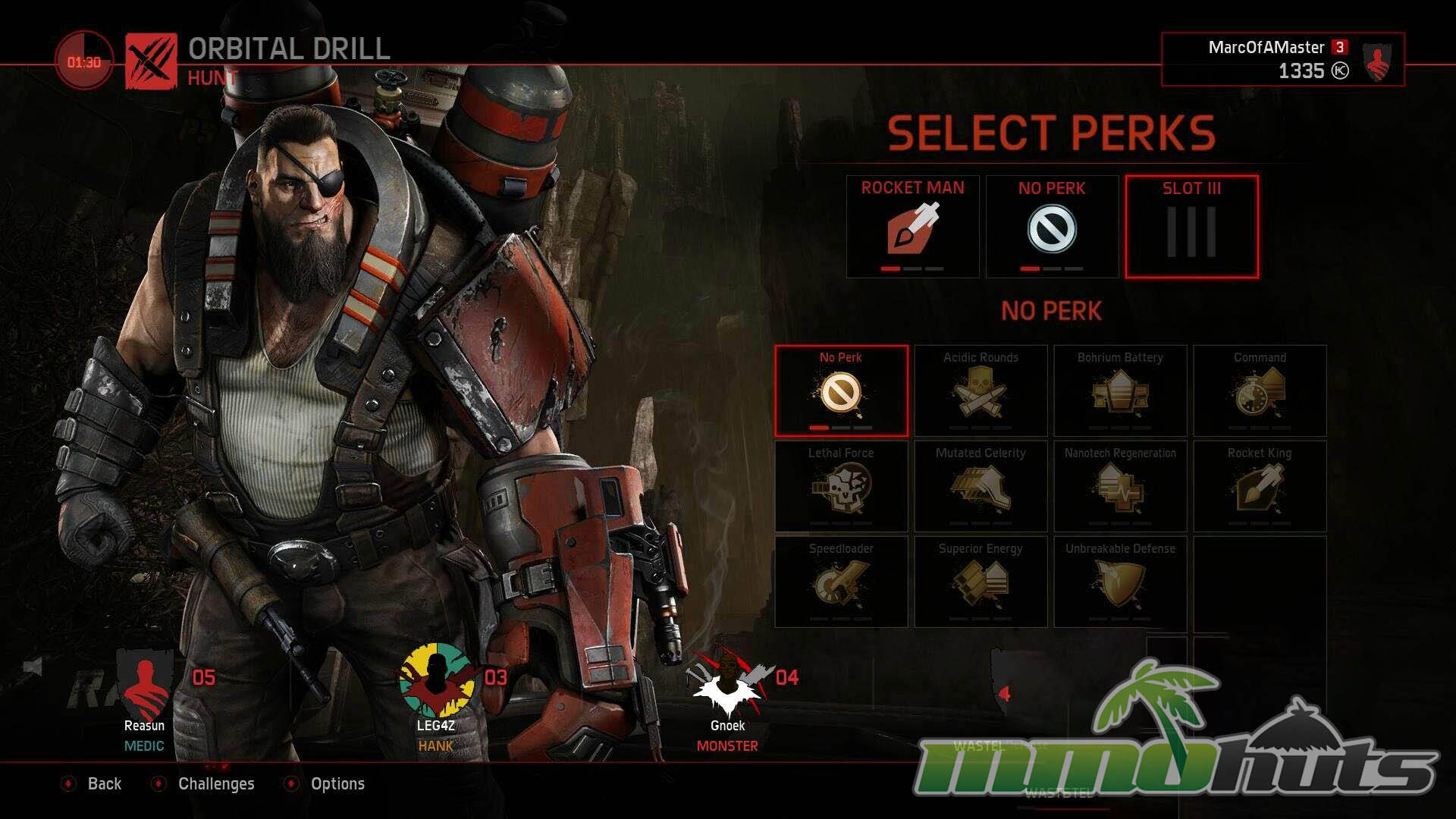Pick the No Perk tile in grid
This screenshot has width=1456, height=819.
click(x=841, y=391)
